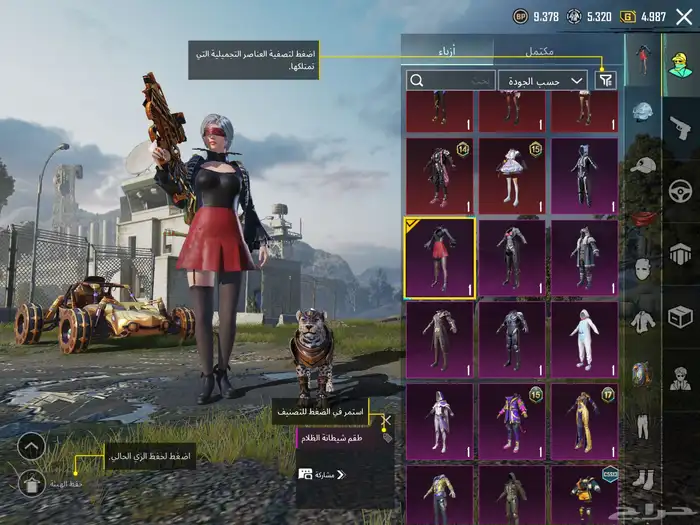Select the cap headwear category
700x525 pixels.
pyautogui.click(x=641, y=165)
